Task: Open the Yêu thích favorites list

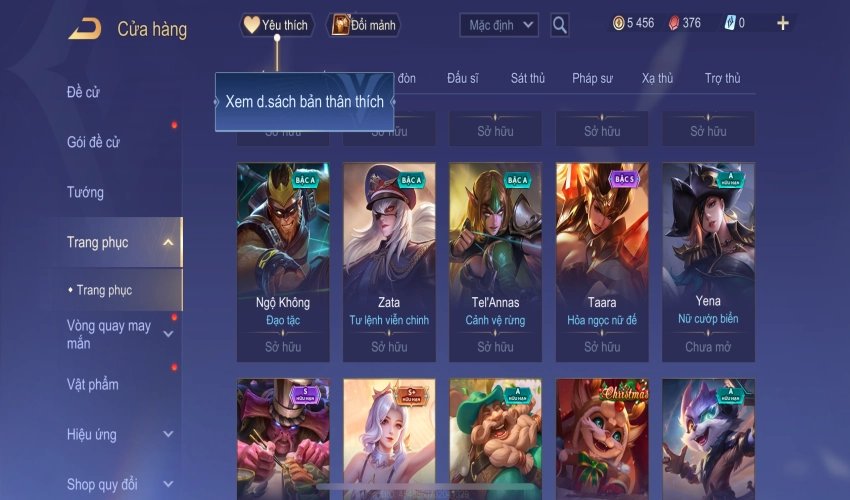Action: click(277, 25)
